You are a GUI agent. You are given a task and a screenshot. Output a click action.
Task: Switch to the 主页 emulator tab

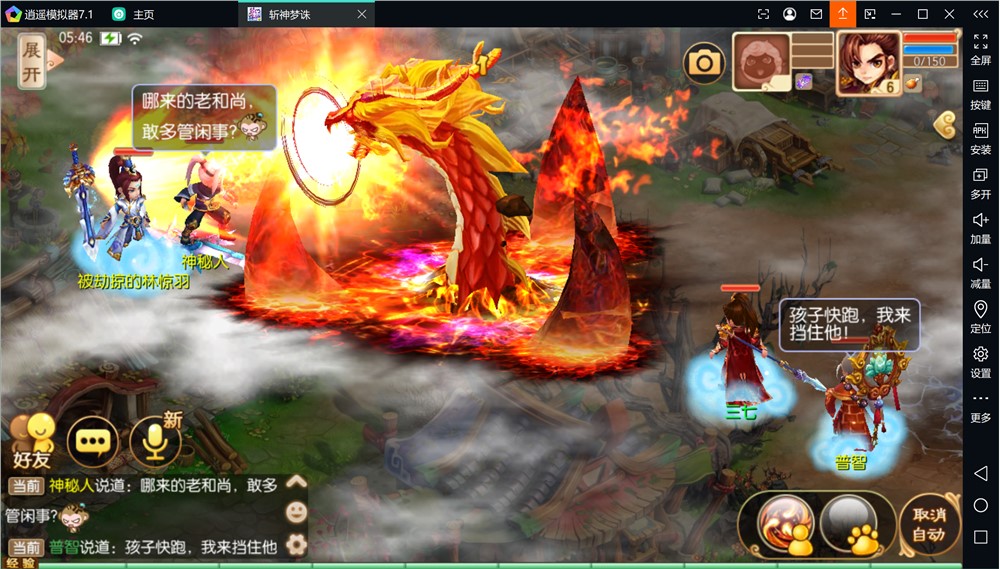pos(135,14)
